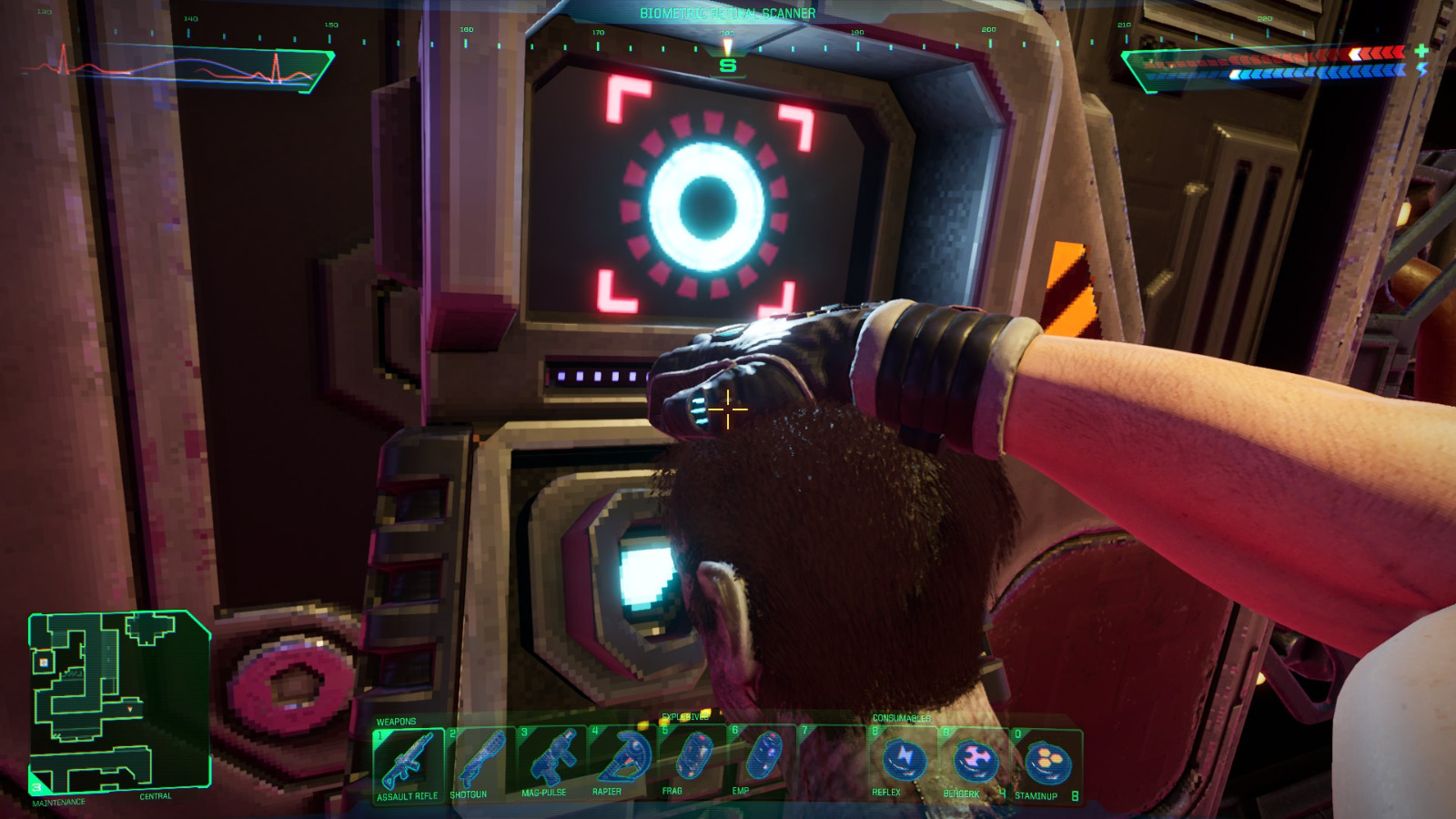Viewport: 1456px width, 819px height.
Task: Click the EXPLOSIVES category label
Action: 687,715
